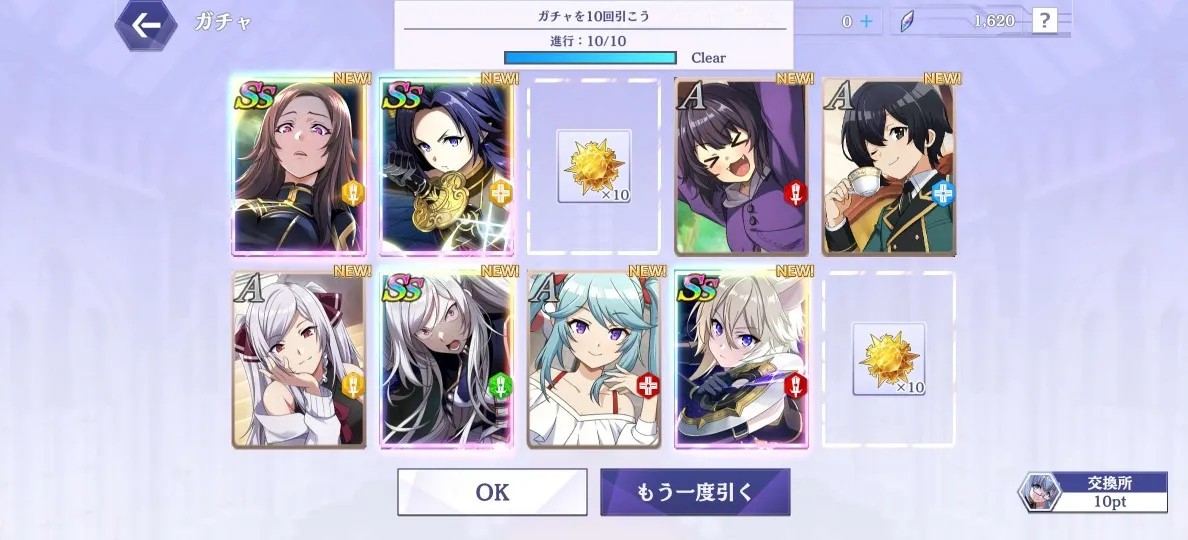Open the 交換所 exchange shop
Image resolution: width=1188 pixels, height=540 pixels.
[1093, 492]
